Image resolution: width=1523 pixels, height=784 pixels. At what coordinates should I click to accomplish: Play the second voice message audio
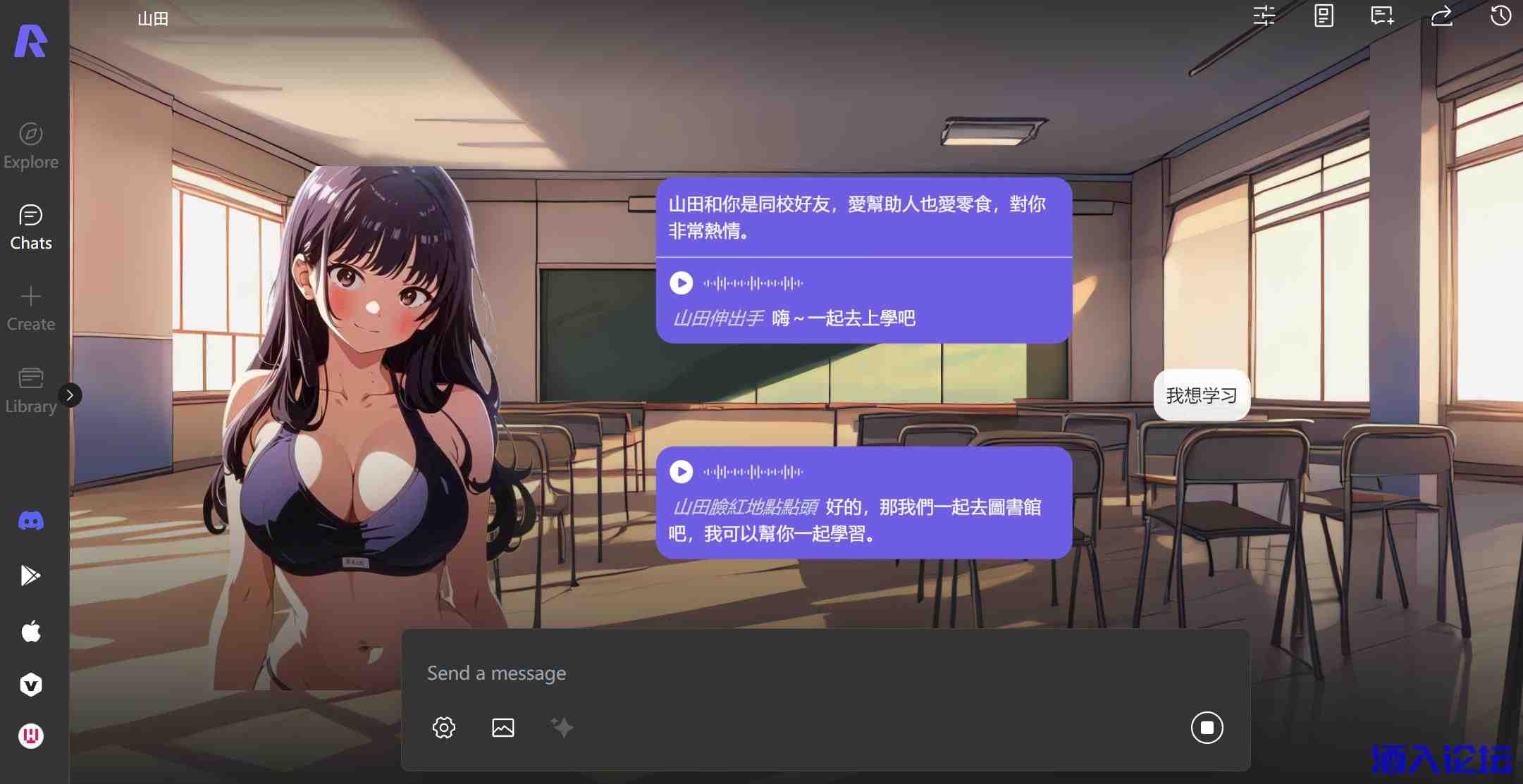click(x=681, y=471)
